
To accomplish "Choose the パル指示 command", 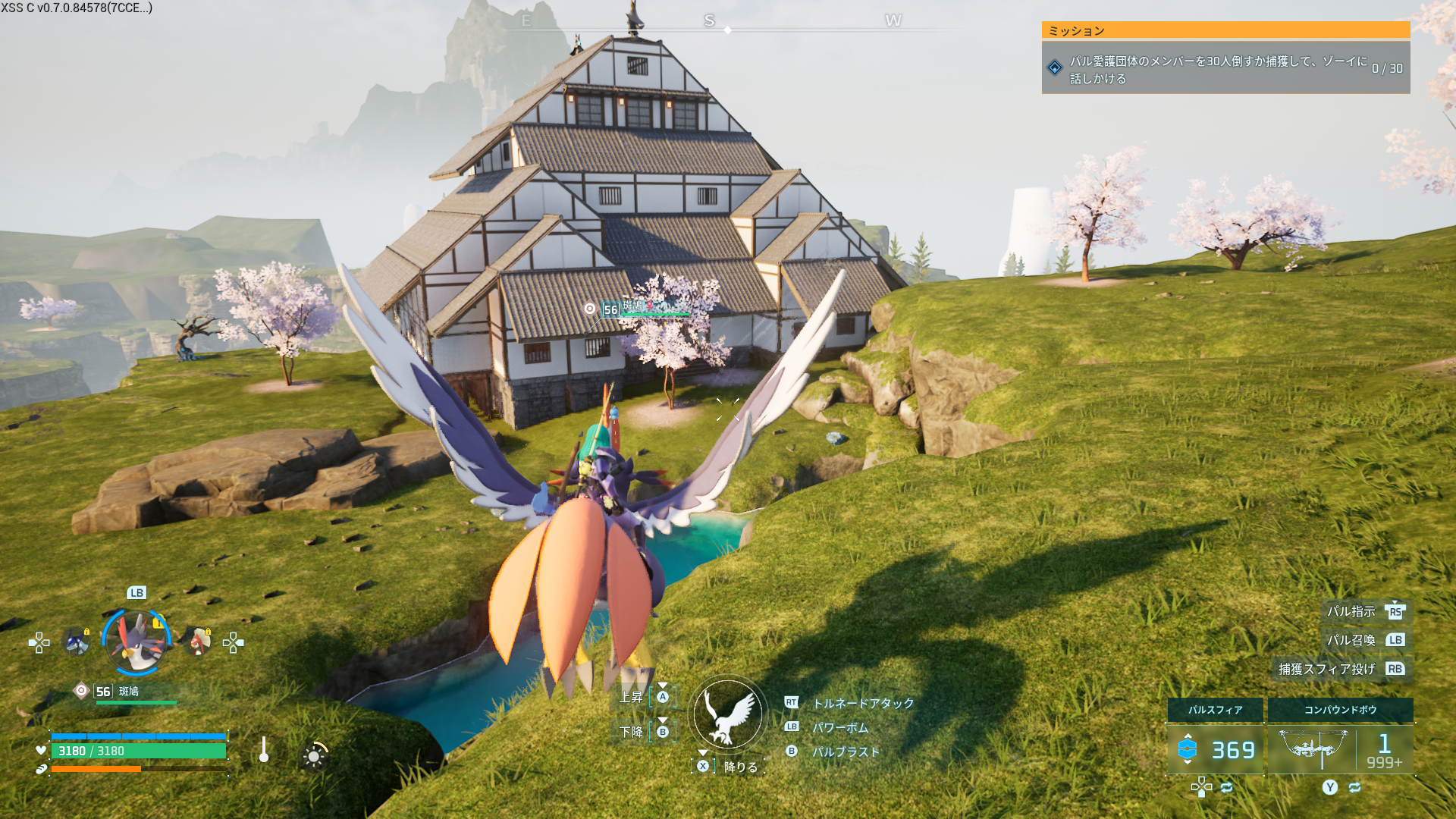I will tap(1351, 611).
